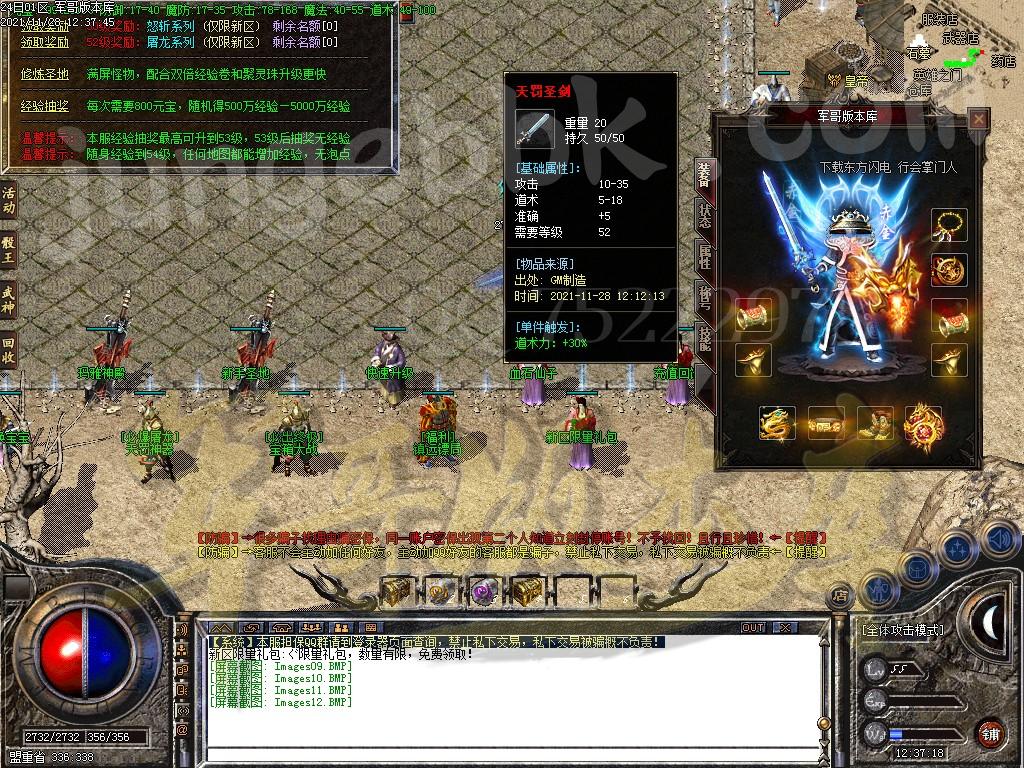Switch to the 技能 (skills) tab
Image resolution: width=1024 pixels, height=768 pixels.
[x=704, y=340]
